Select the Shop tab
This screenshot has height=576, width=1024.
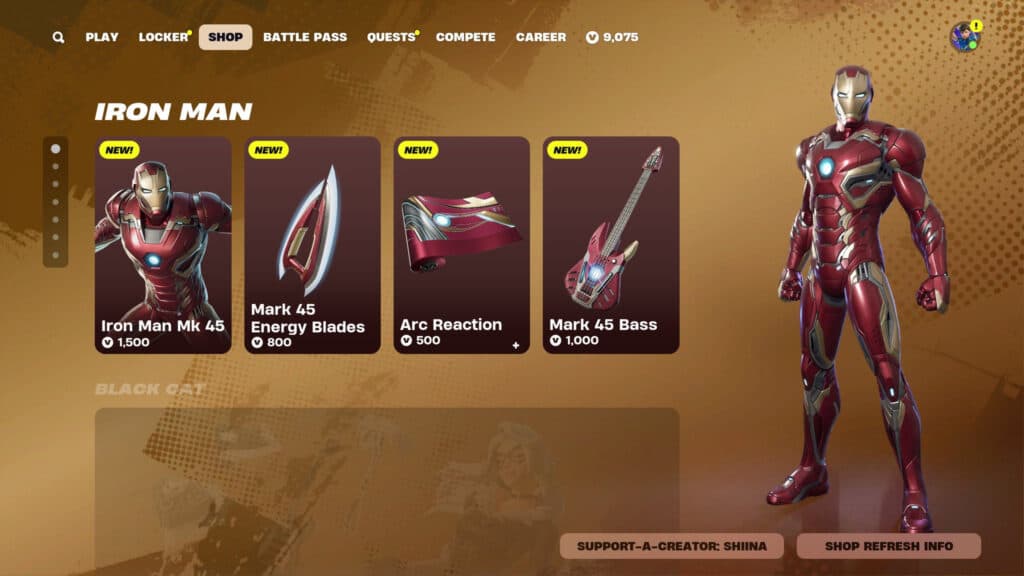pos(225,37)
